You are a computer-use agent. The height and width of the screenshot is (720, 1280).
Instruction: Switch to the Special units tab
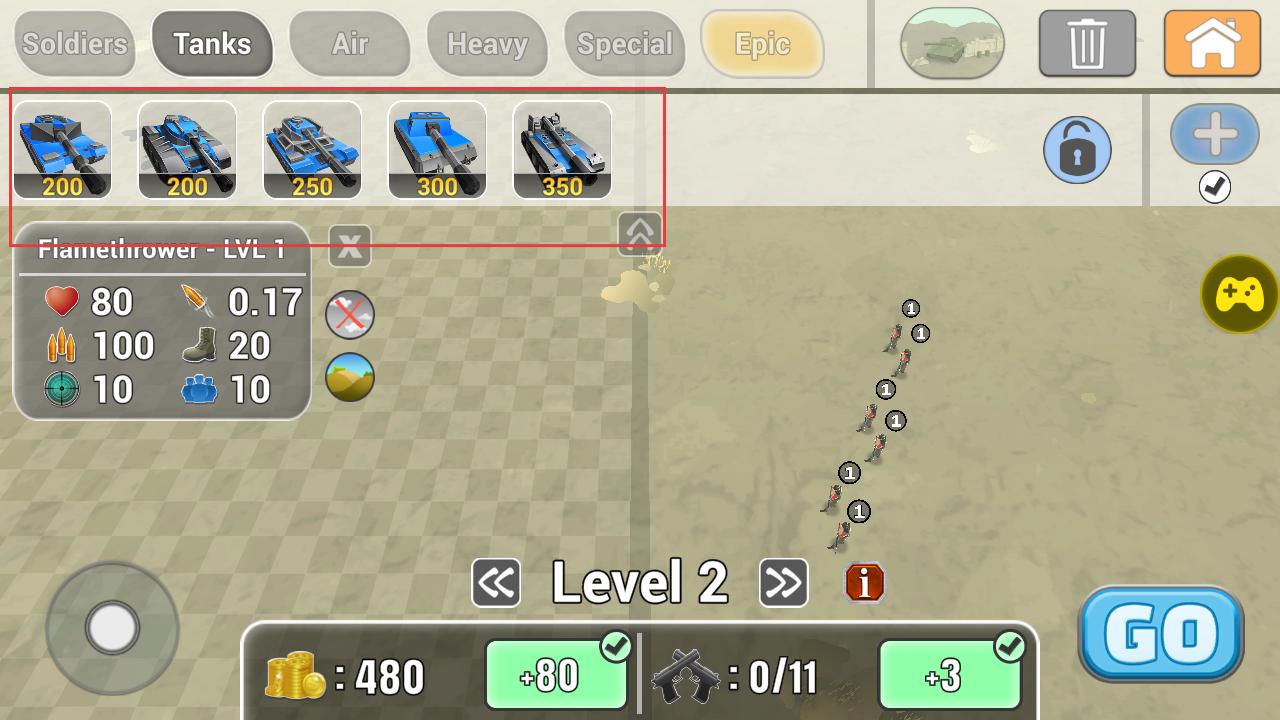[x=625, y=44]
